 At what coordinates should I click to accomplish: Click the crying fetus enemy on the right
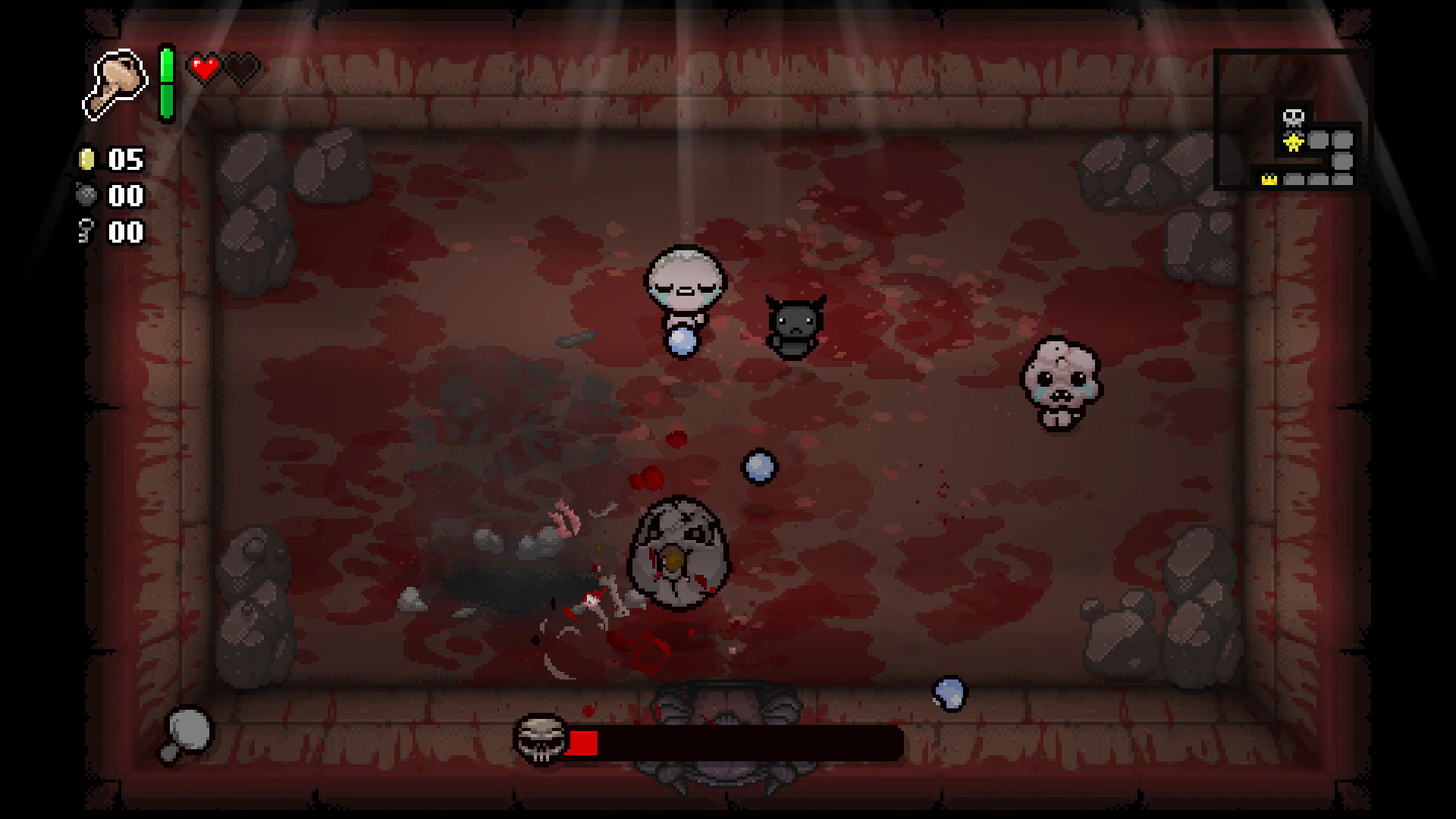click(1060, 383)
